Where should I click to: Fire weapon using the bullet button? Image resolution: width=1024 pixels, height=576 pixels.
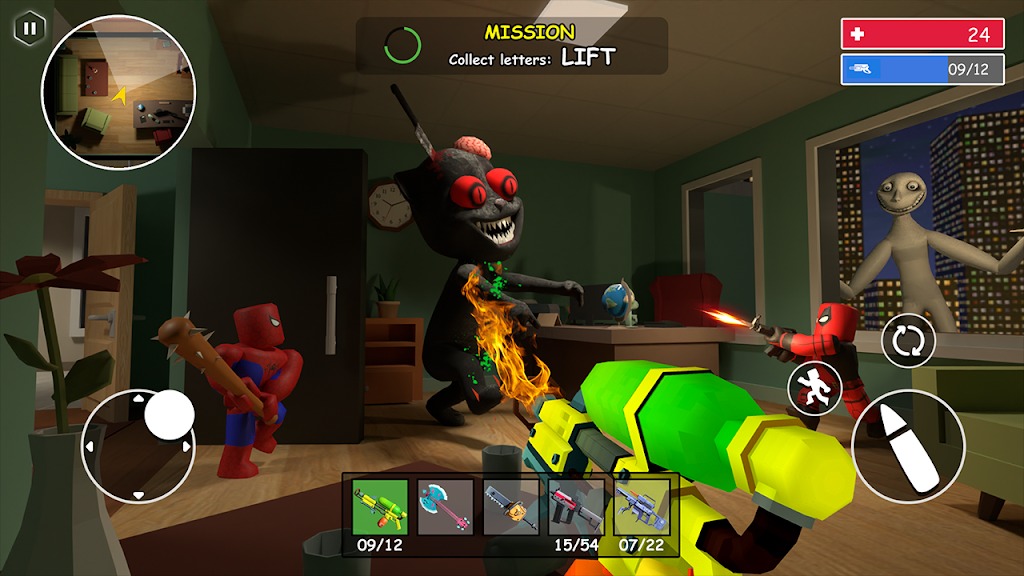coord(908,446)
